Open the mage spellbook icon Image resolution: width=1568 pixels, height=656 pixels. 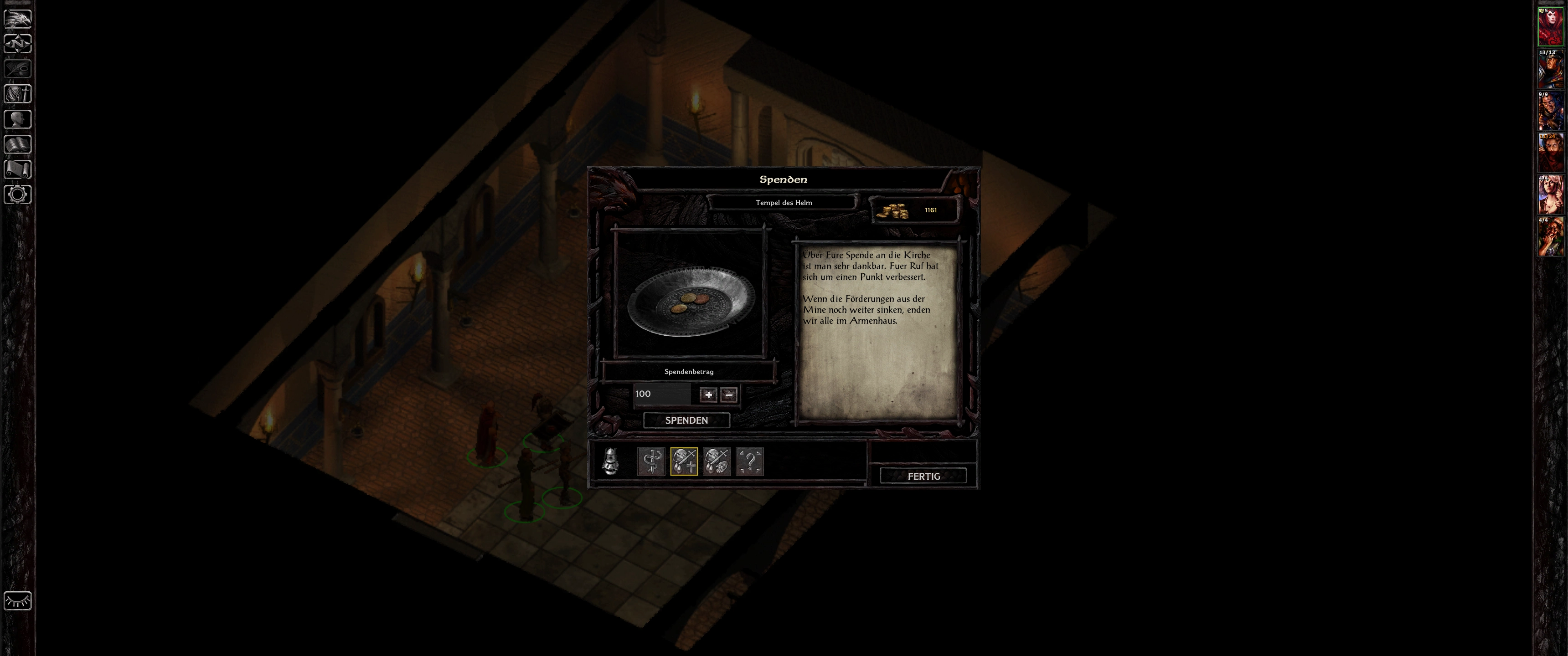18,144
